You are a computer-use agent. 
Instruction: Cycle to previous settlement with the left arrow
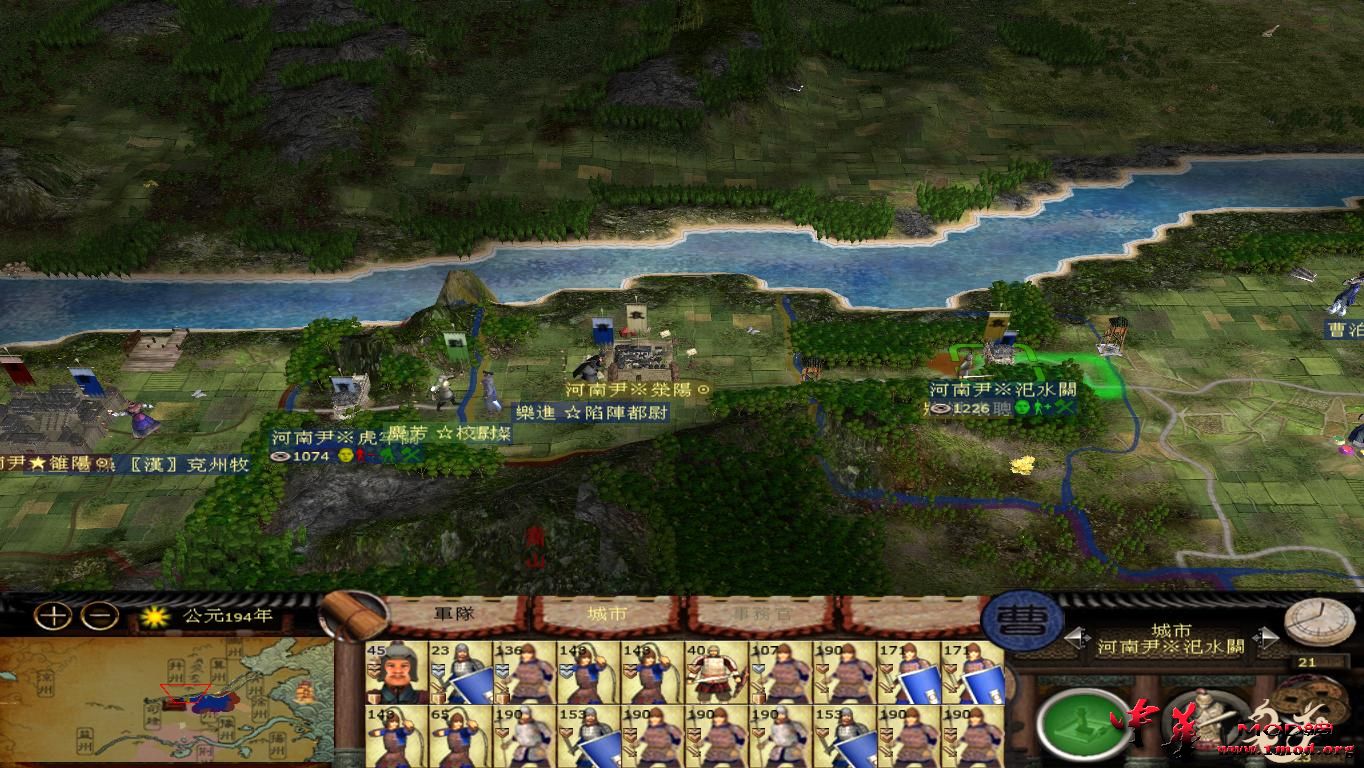coord(1078,638)
